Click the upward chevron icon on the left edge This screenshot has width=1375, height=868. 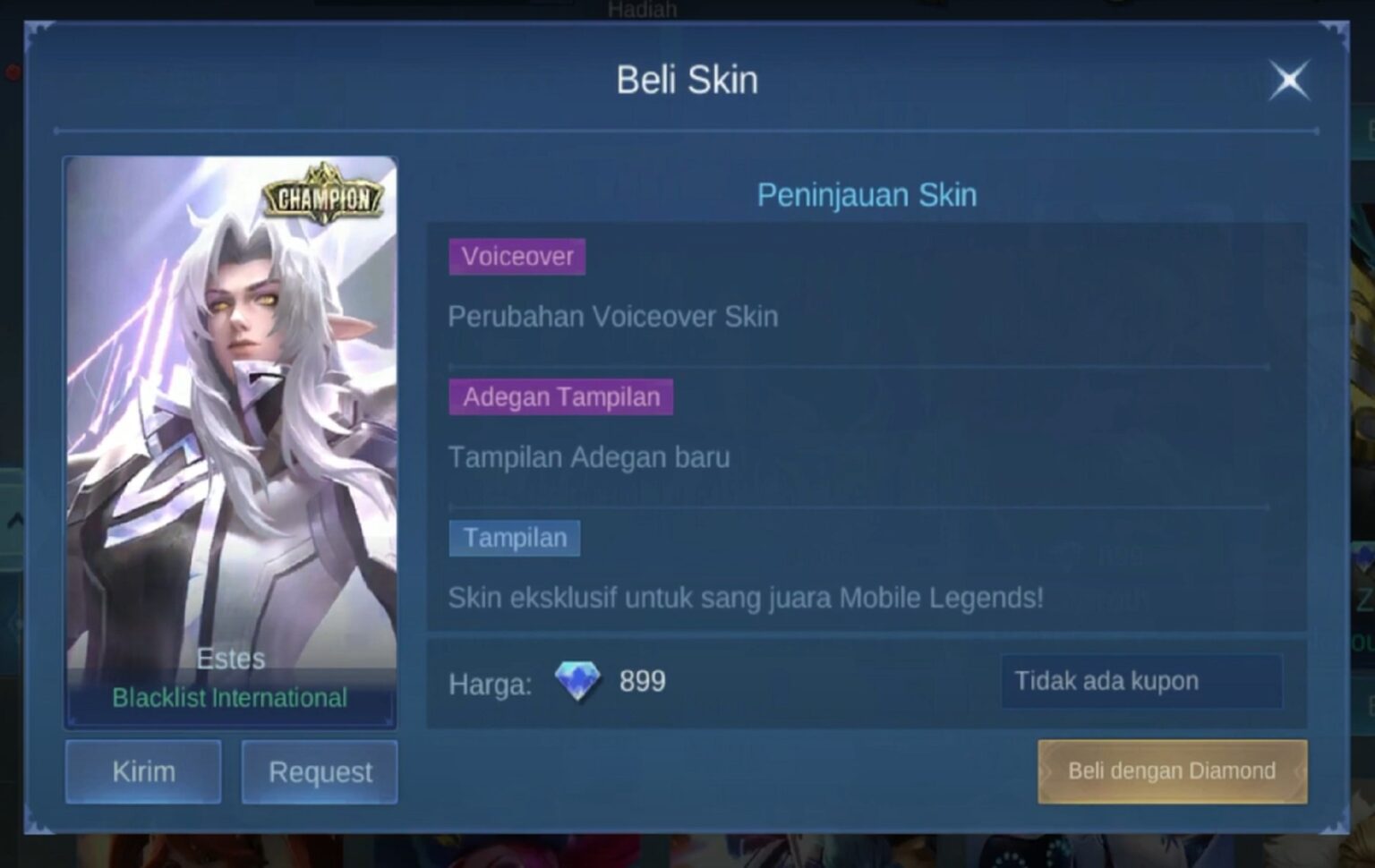coord(14,517)
